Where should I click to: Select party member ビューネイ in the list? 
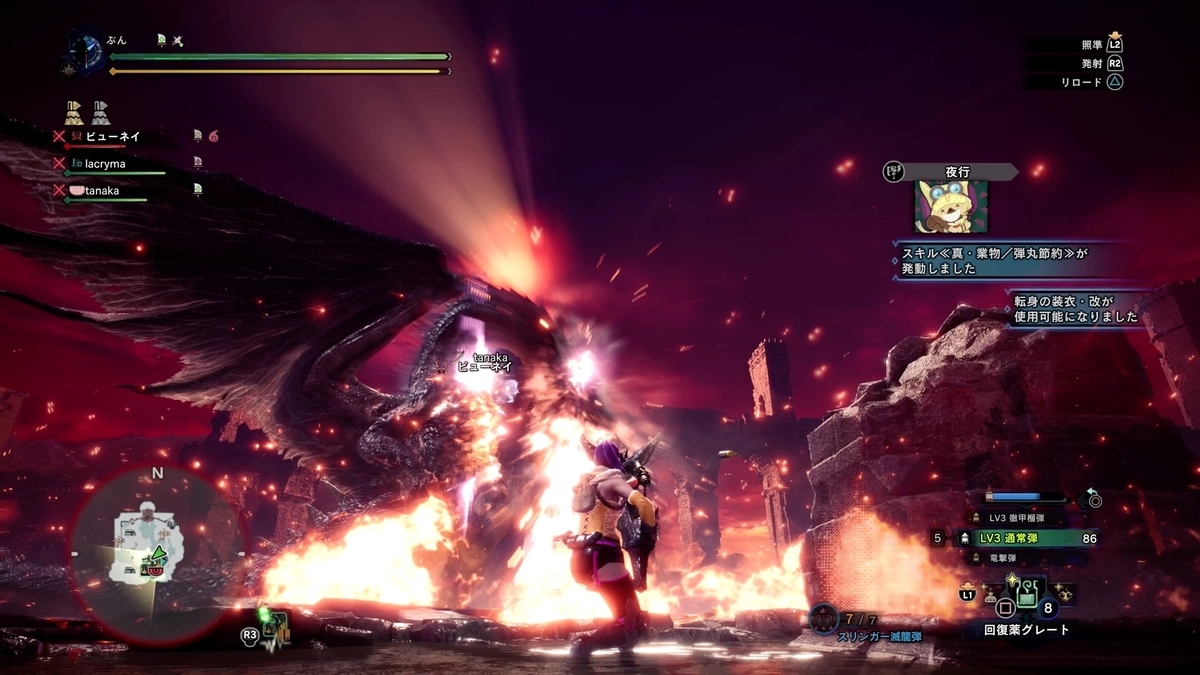click(x=112, y=136)
